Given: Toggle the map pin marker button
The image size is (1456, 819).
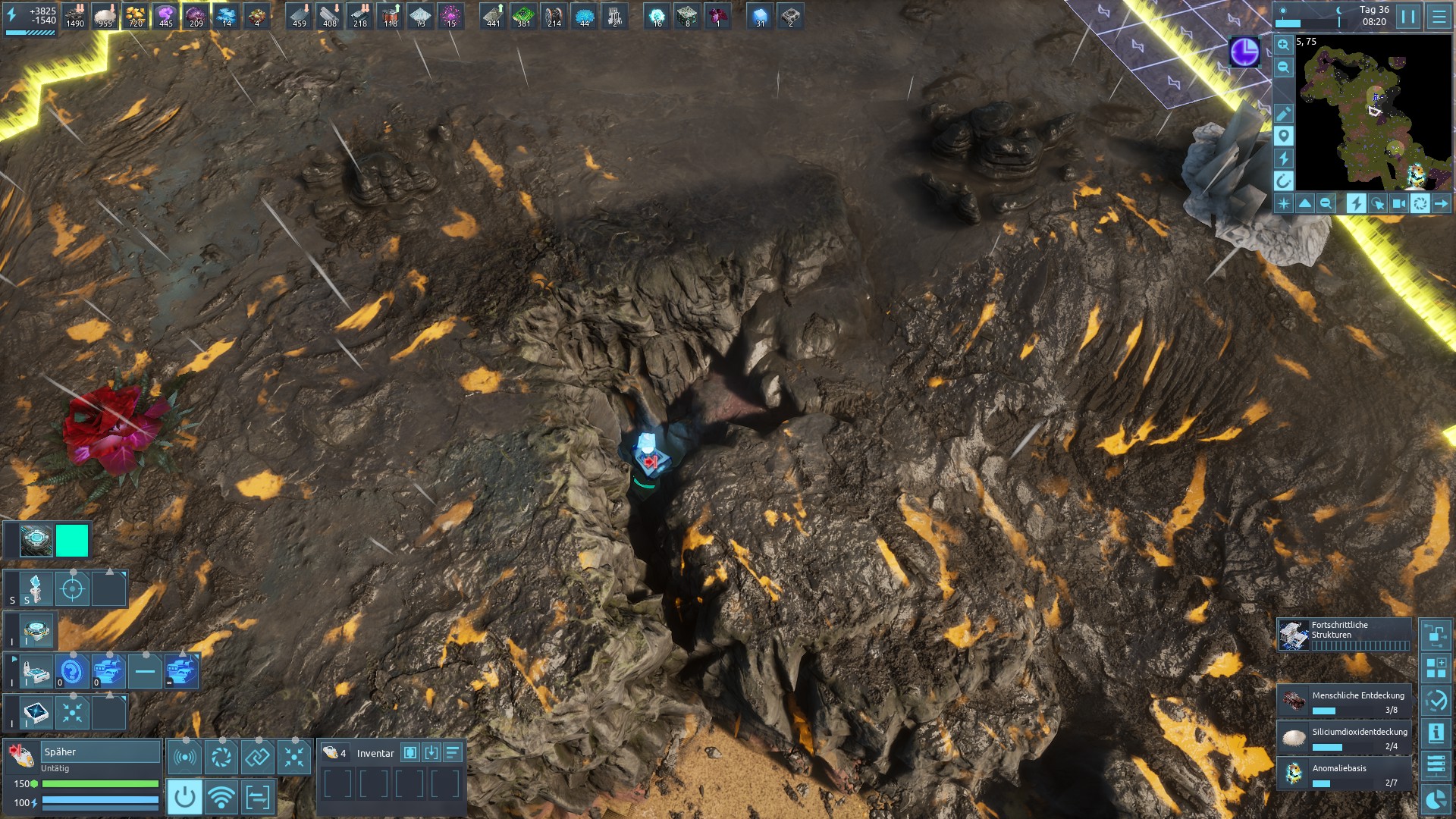Looking at the screenshot, I should (x=1283, y=136).
